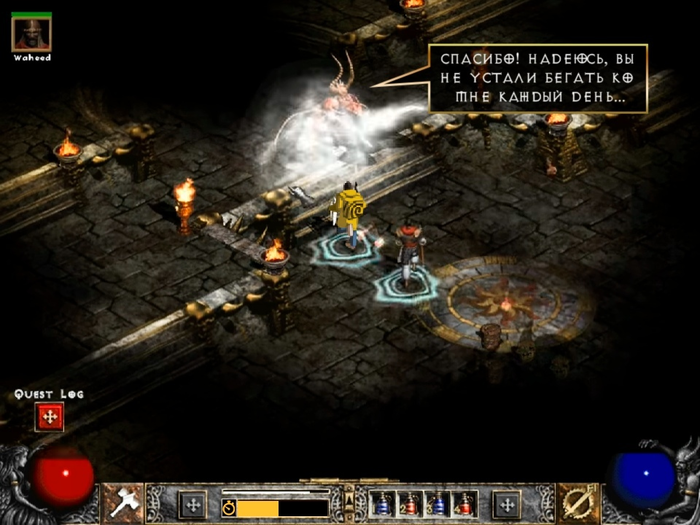Click the new stat points button

point(193,504)
